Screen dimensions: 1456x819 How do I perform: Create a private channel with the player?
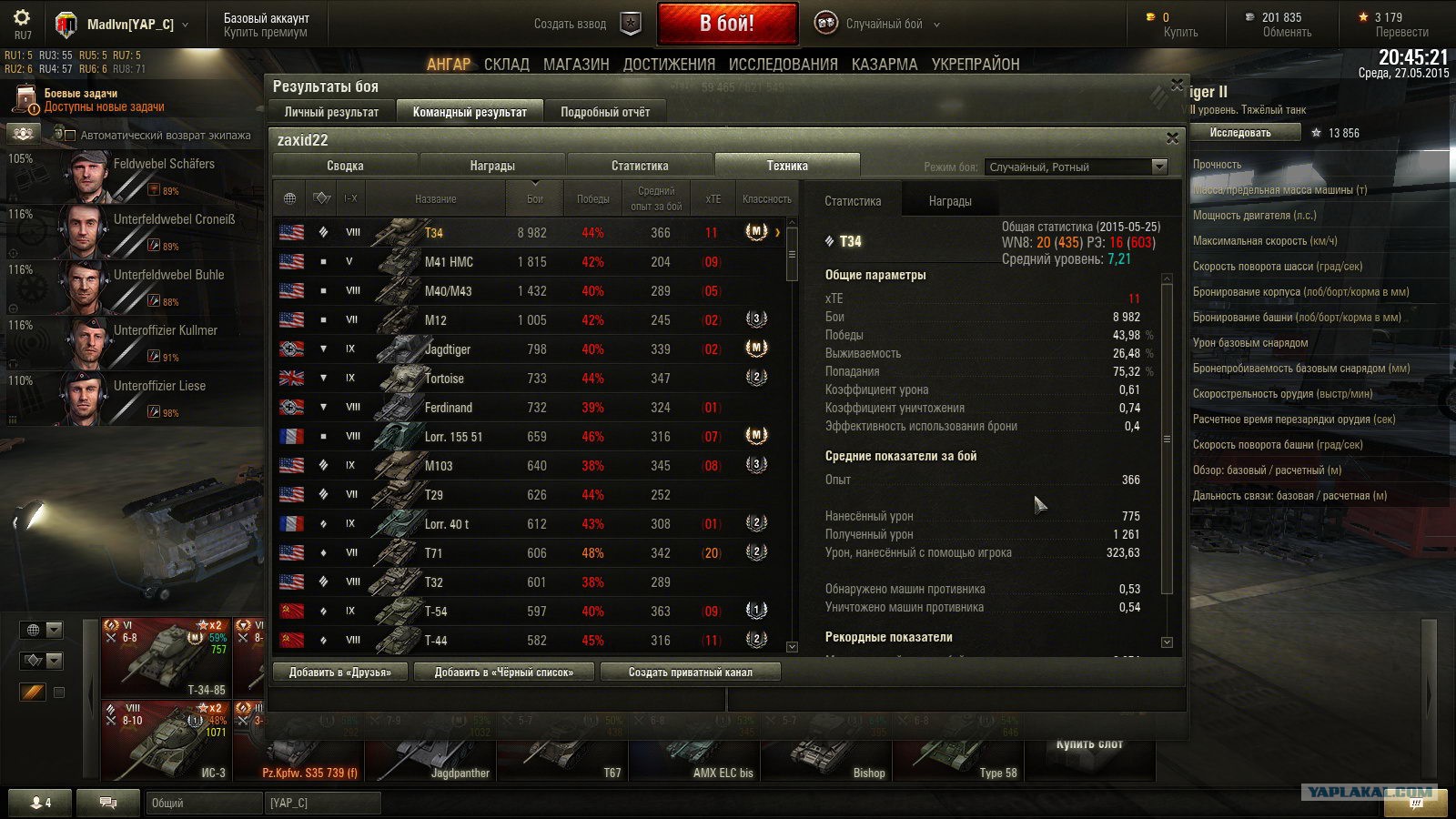pyautogui.click(x=690, y=672)
